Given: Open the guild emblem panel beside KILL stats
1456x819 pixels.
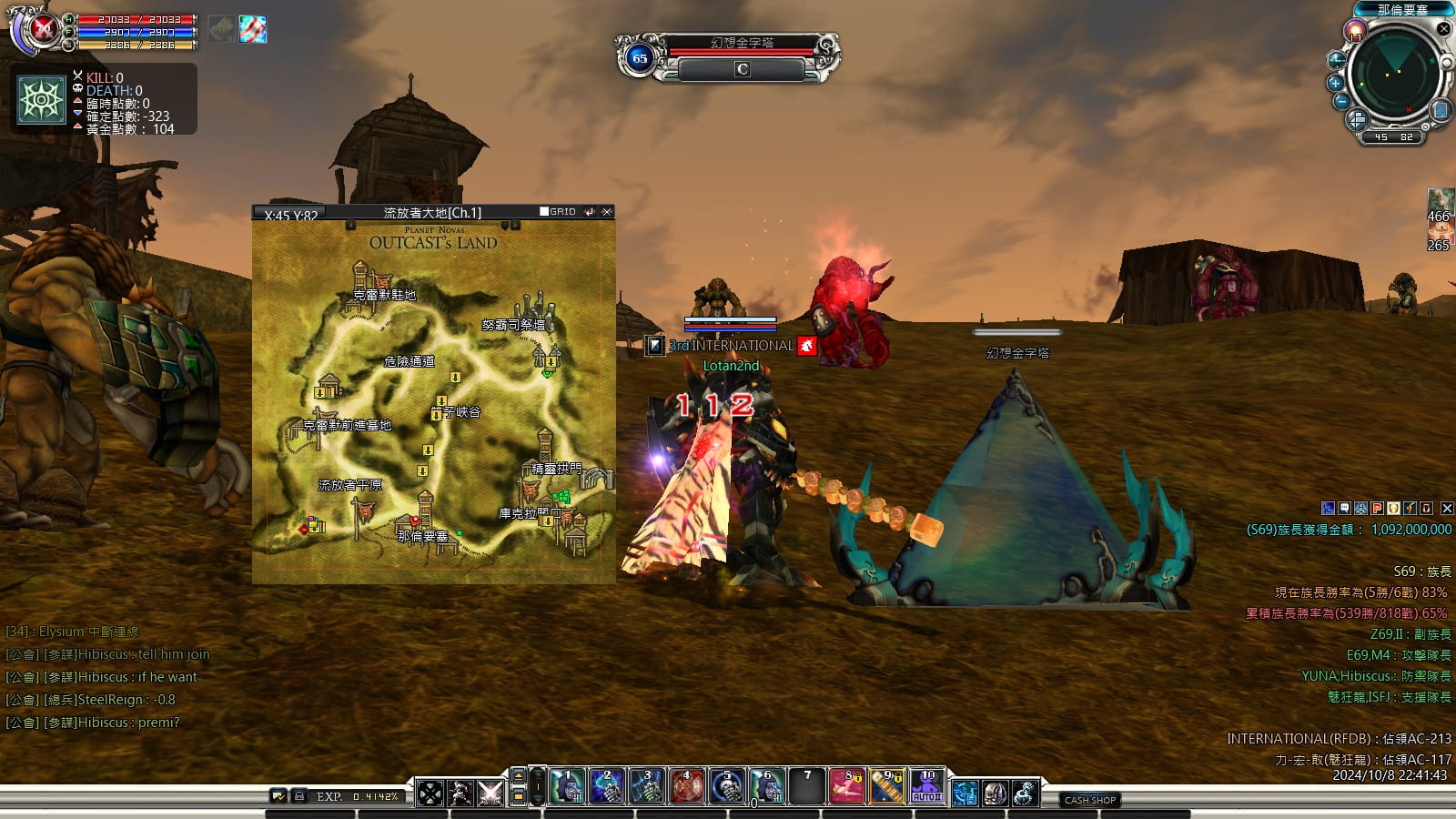Looking at the screenshot, I should [42, 99].
